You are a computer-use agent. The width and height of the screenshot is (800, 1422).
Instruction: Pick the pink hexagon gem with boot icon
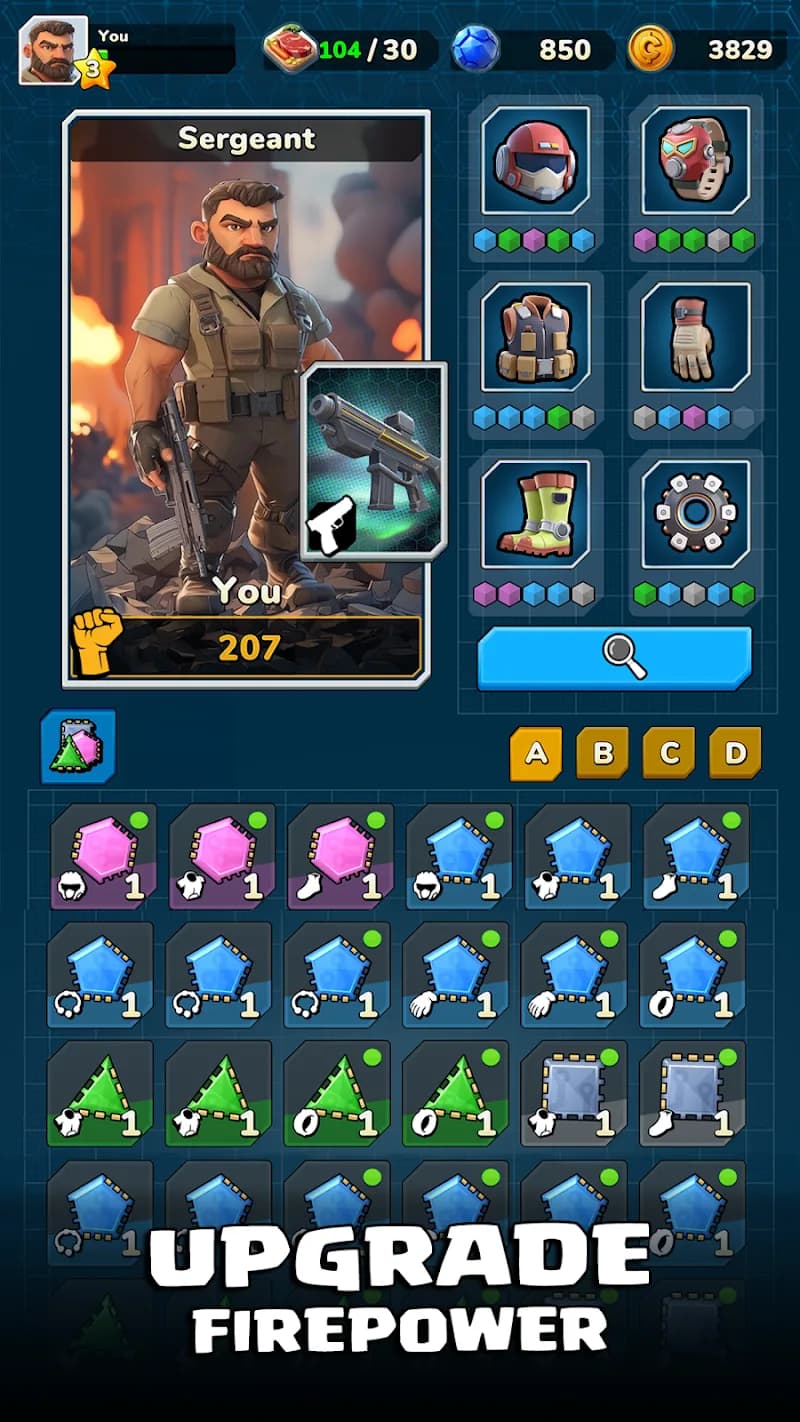340,856
